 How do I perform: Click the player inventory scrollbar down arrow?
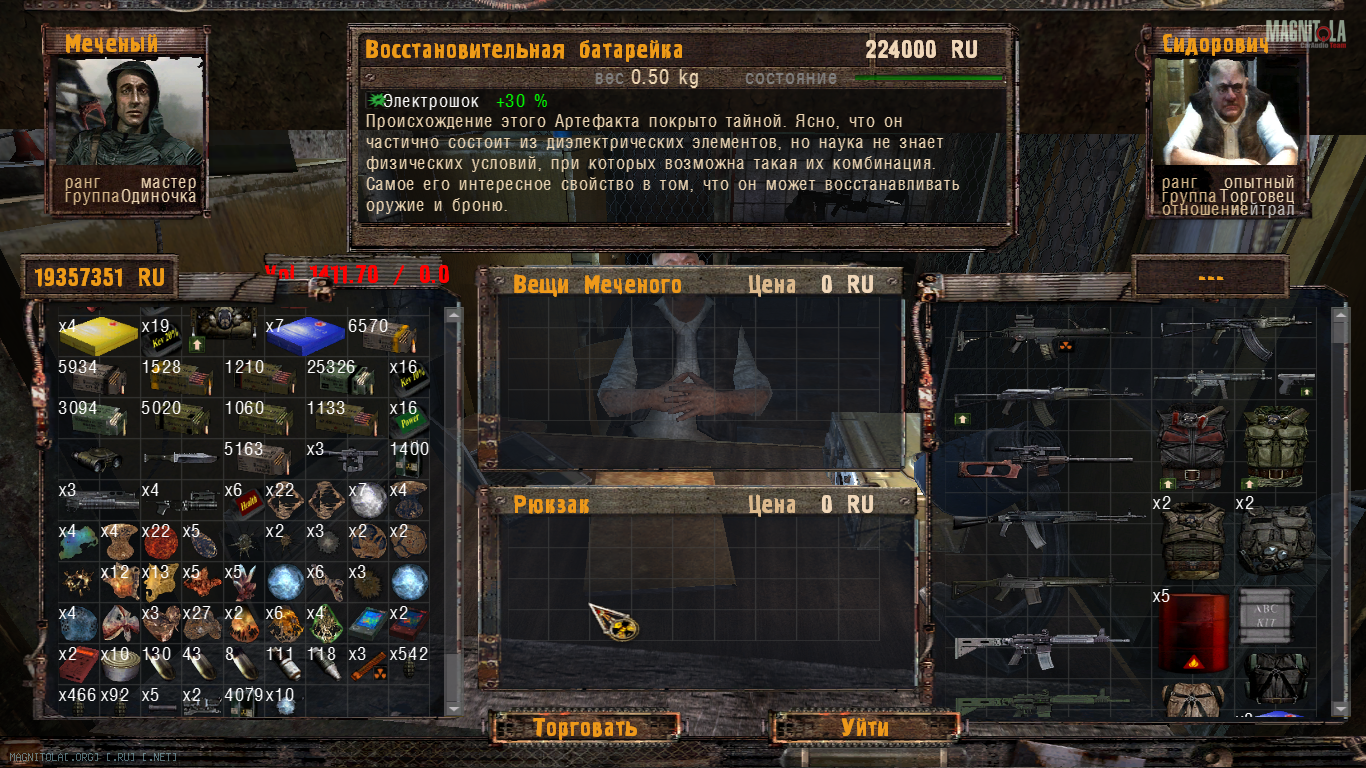[x=453, y=707]
